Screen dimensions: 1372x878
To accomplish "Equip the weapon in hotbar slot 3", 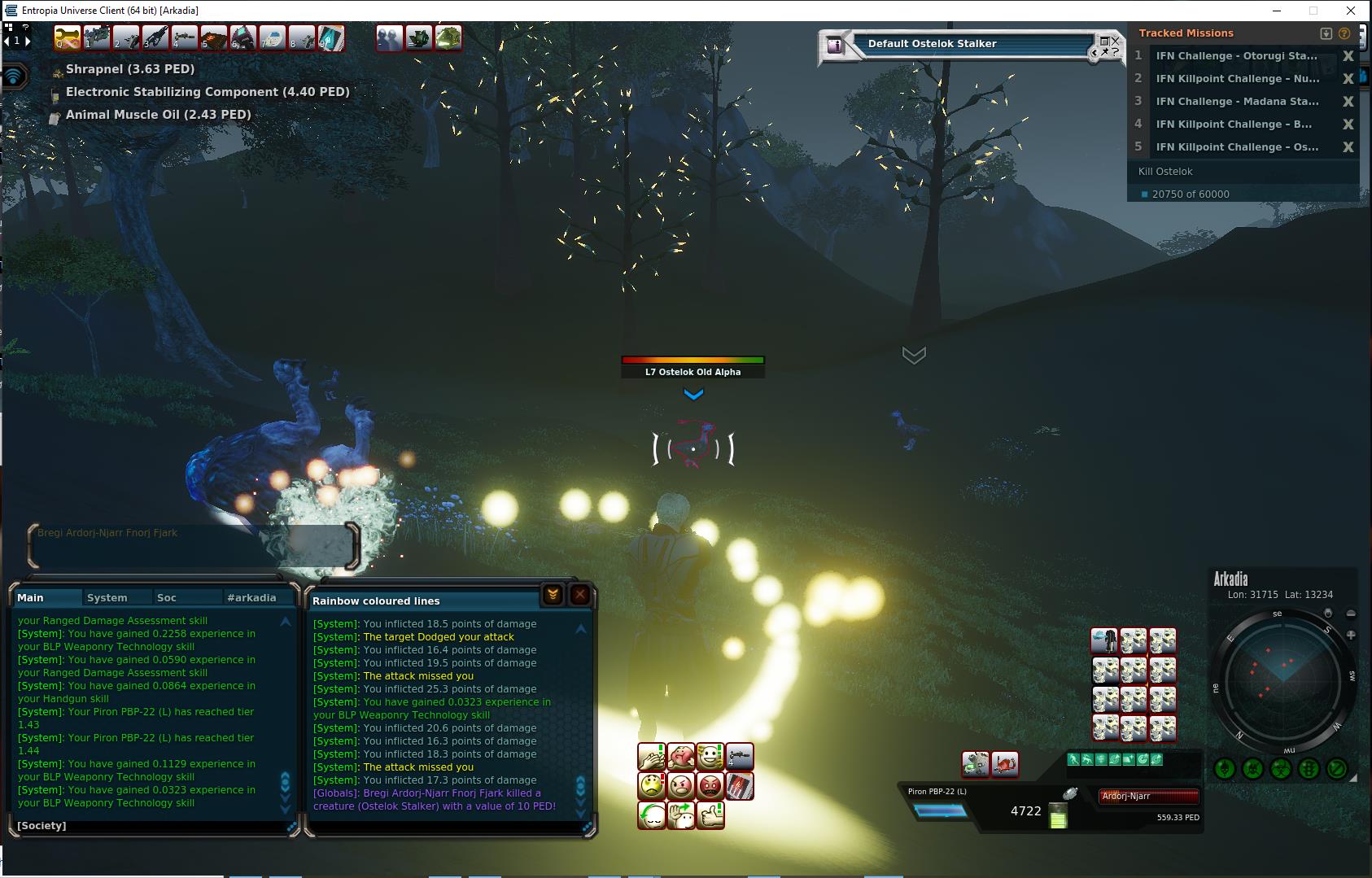I will pos(155,38).
